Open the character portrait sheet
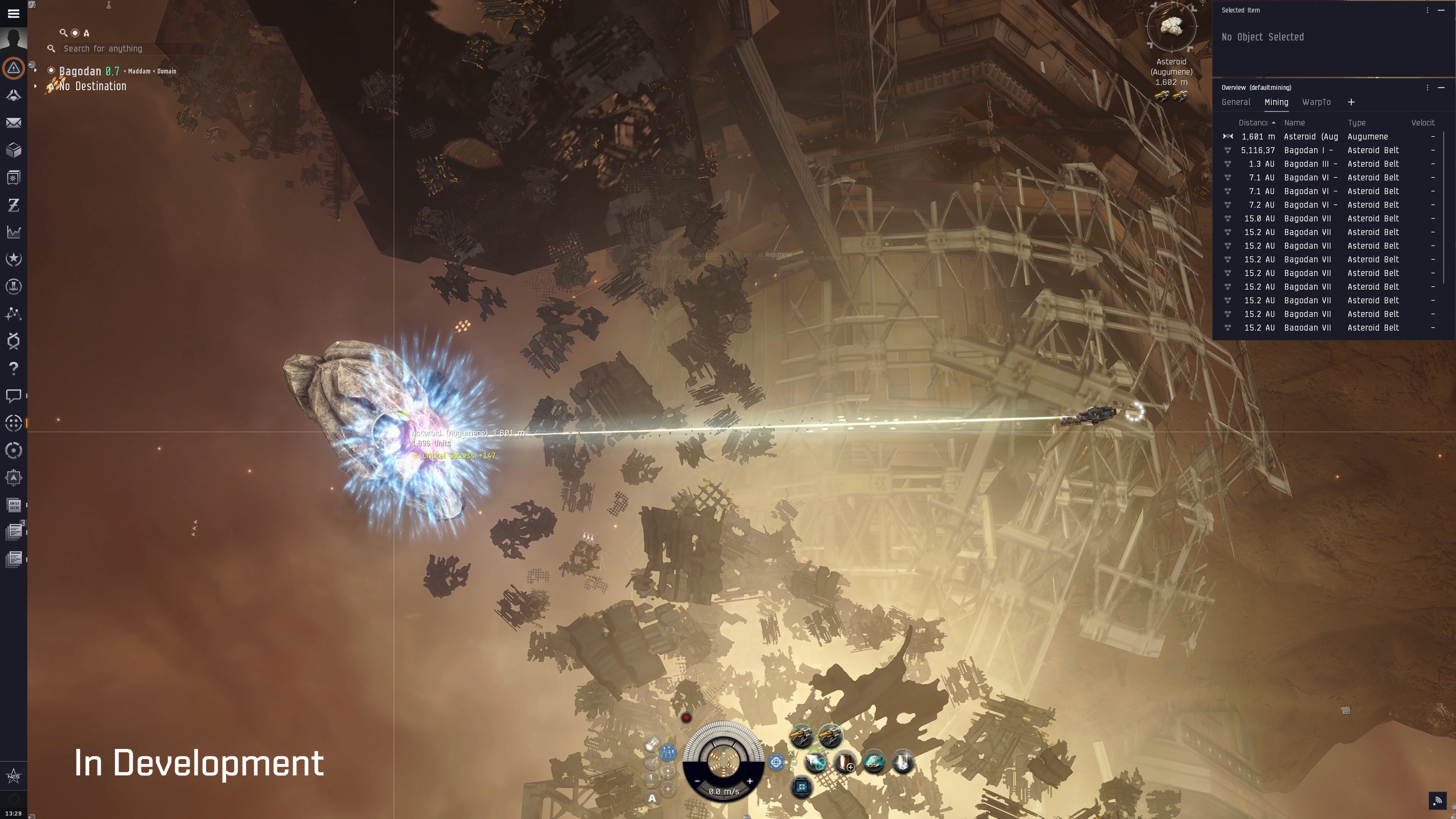This screenshot has height=819, width=1456. coord(14,39)
